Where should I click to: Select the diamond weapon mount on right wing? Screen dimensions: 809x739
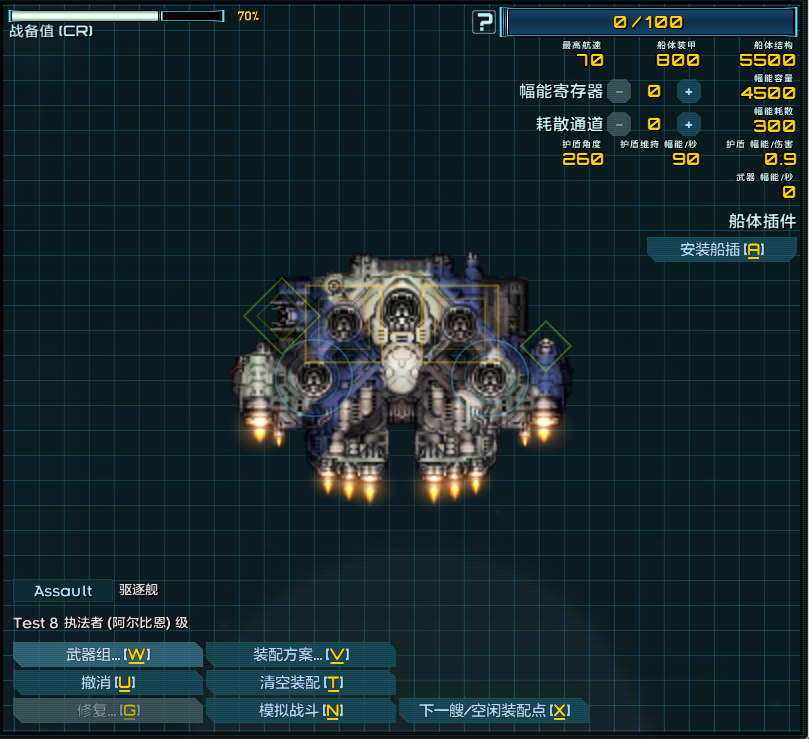point(545,345)
